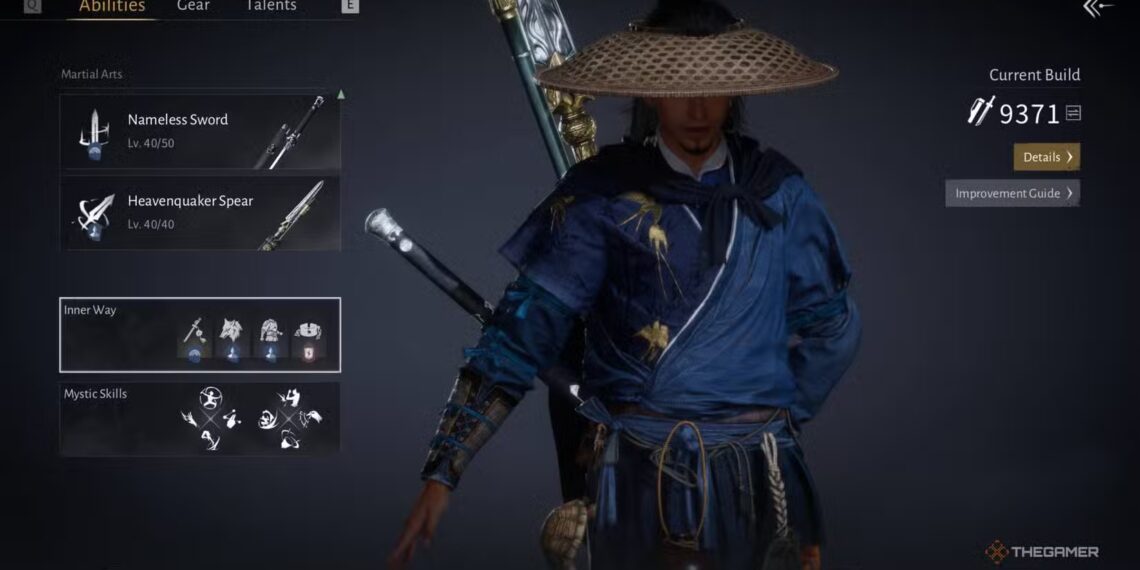Toggle the build switch icon beside 9371
Image resolution: width=1140 pixels, height=570 pixels.
point(1073,114)
